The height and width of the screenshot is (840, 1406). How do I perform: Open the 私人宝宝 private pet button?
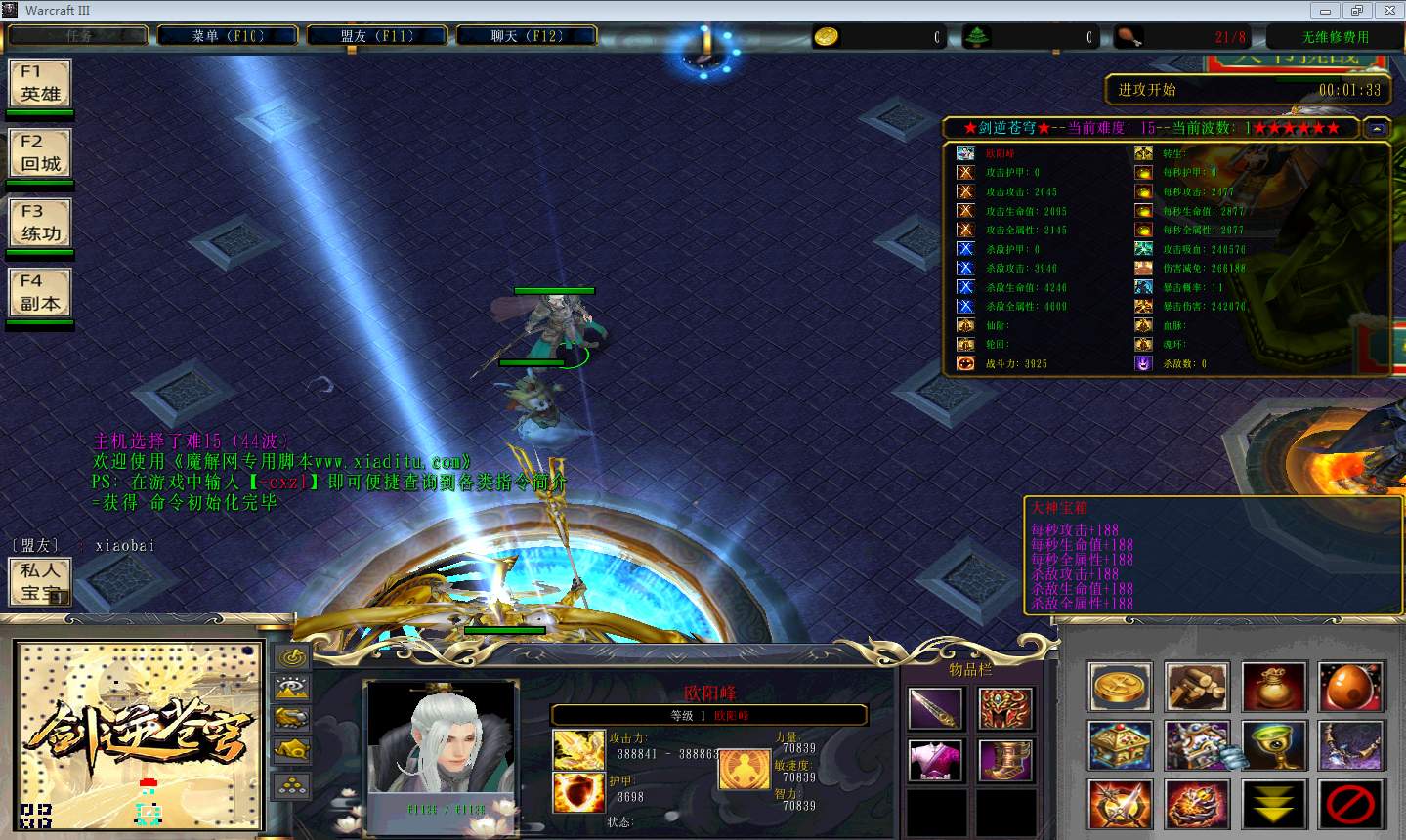point(40,581)
